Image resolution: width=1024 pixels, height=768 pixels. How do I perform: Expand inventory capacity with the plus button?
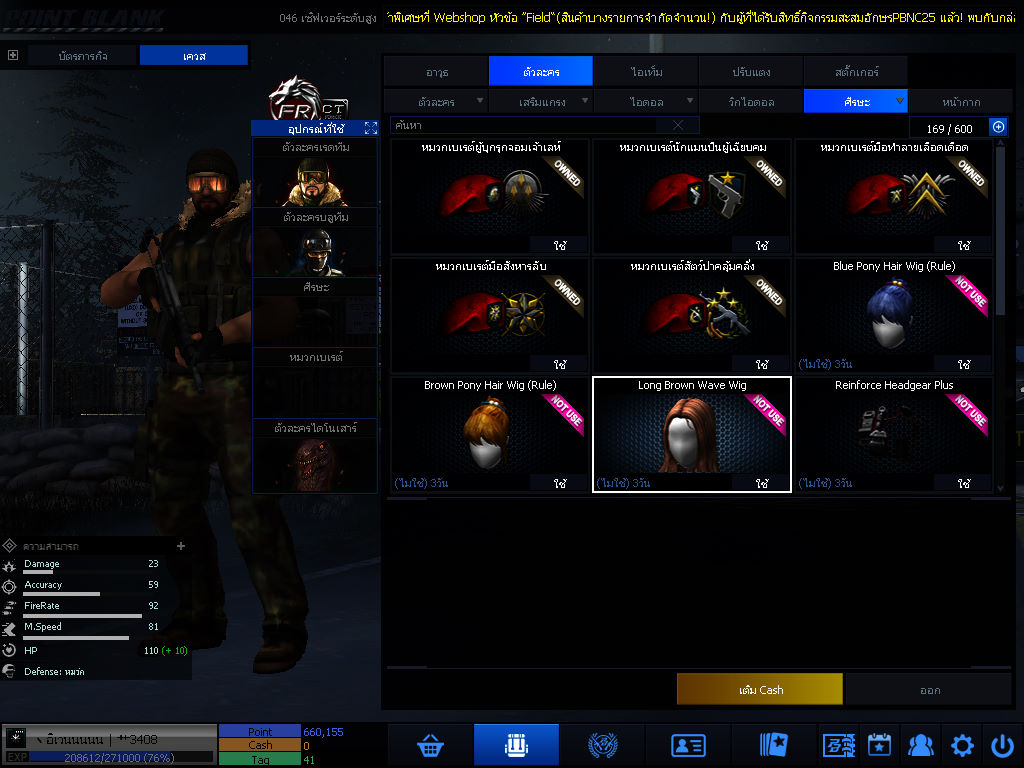click(x=997, y=127)
